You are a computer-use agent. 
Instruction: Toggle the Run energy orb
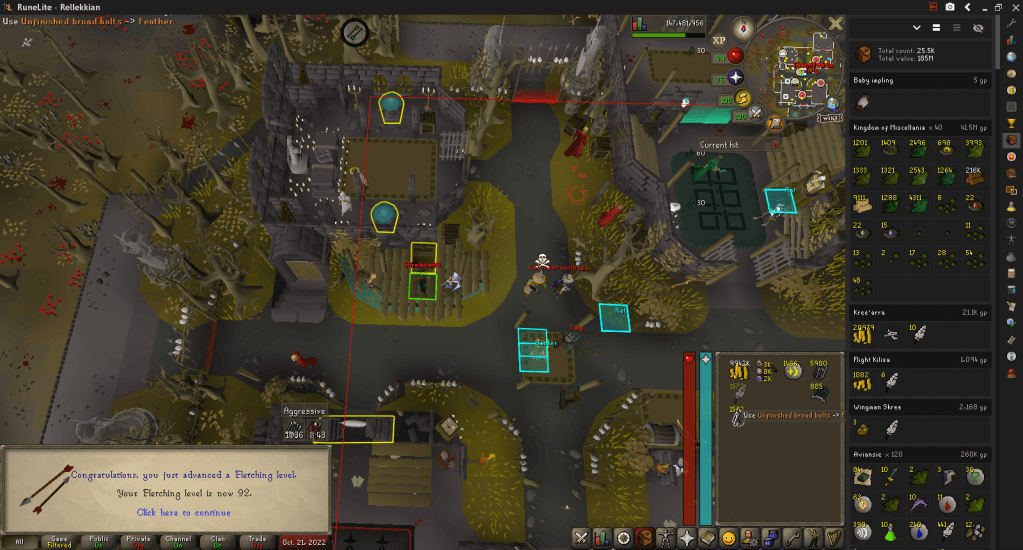(743, 98)
